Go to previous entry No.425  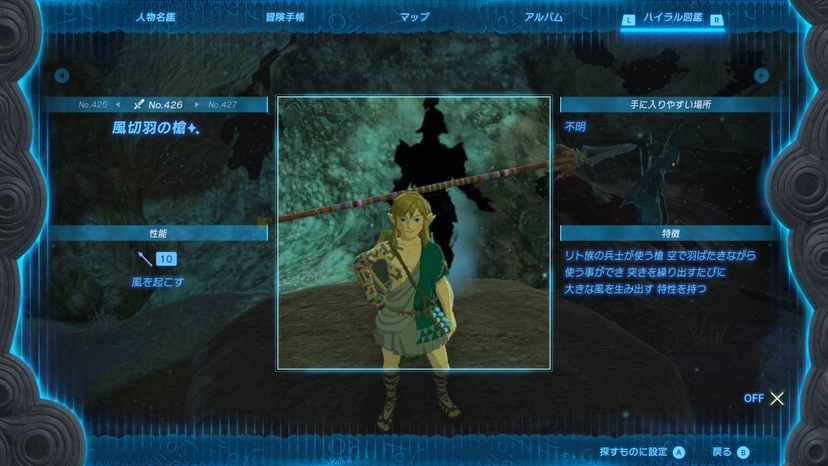point(98,104)
